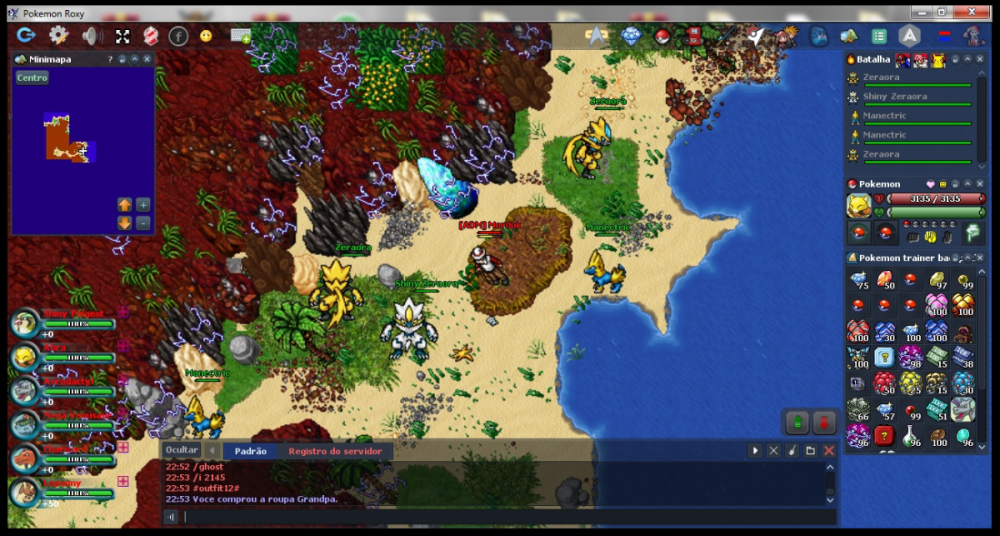1000x536 pixels.
Task: Click the Pokemon portrait in Pokemon panel
Action: [858, 205]
